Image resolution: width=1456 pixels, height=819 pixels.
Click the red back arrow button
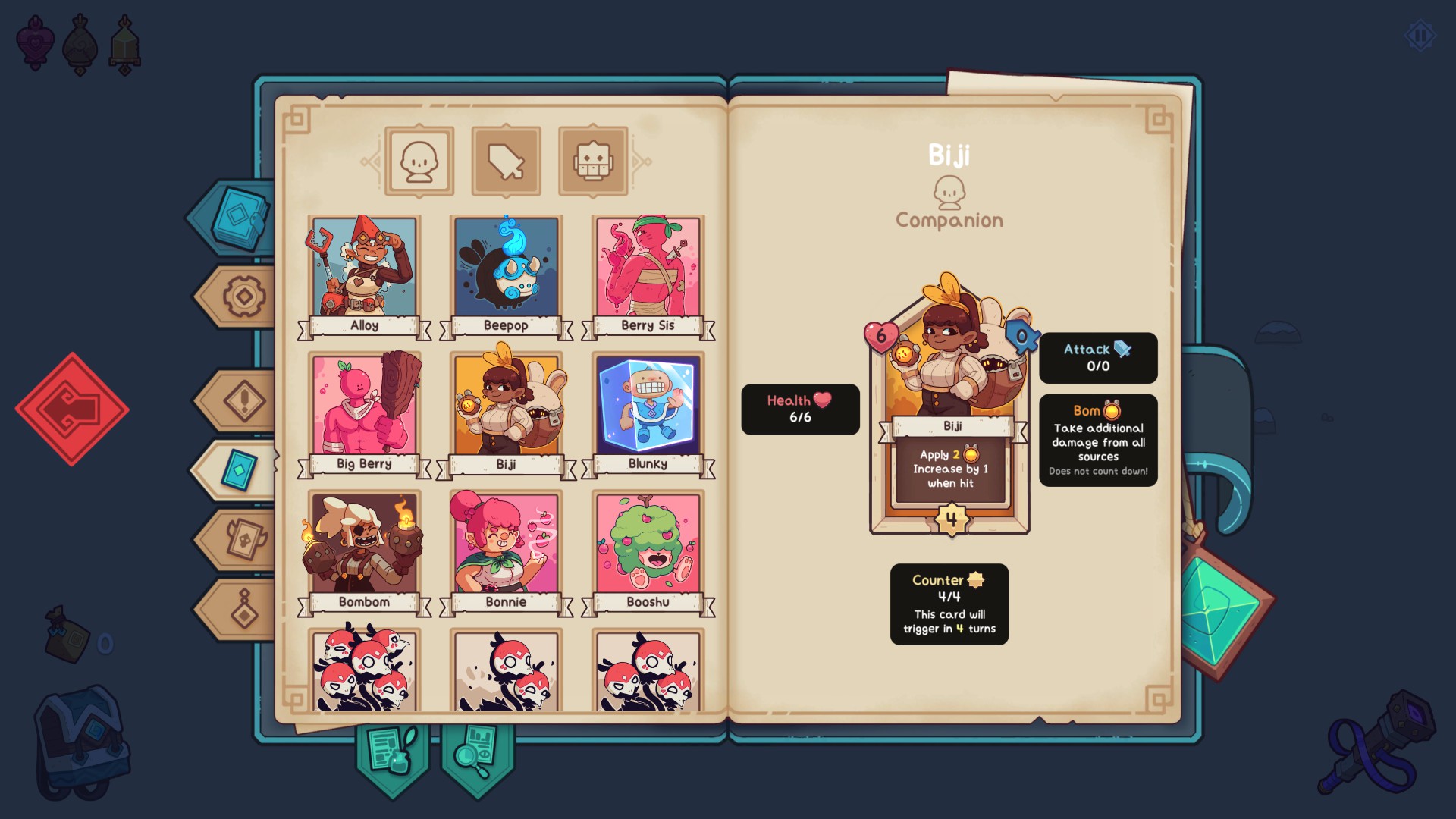(72, 407)
